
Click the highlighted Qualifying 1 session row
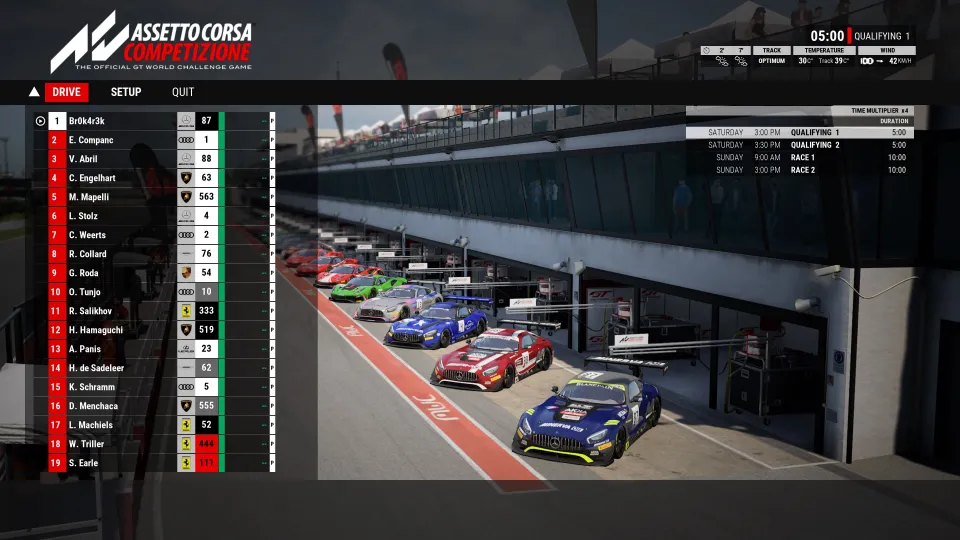(x=799, y=132)
